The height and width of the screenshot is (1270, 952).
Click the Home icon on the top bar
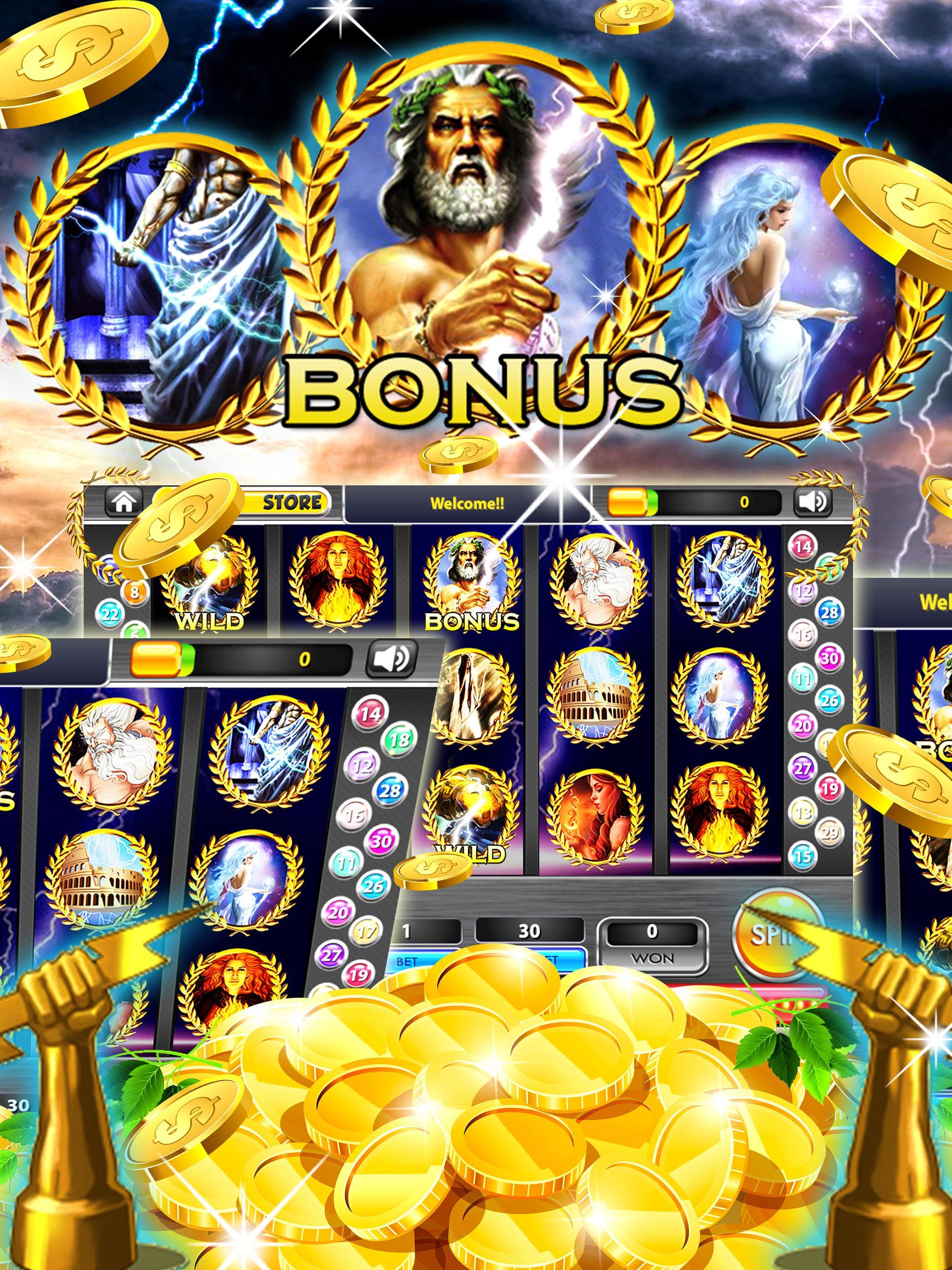coord(125,501)
